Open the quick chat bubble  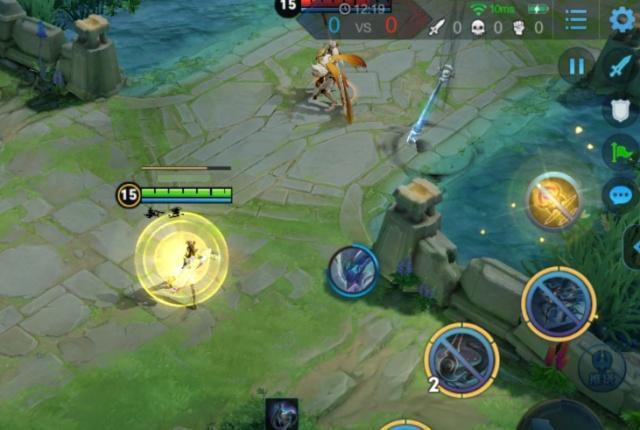621,195
